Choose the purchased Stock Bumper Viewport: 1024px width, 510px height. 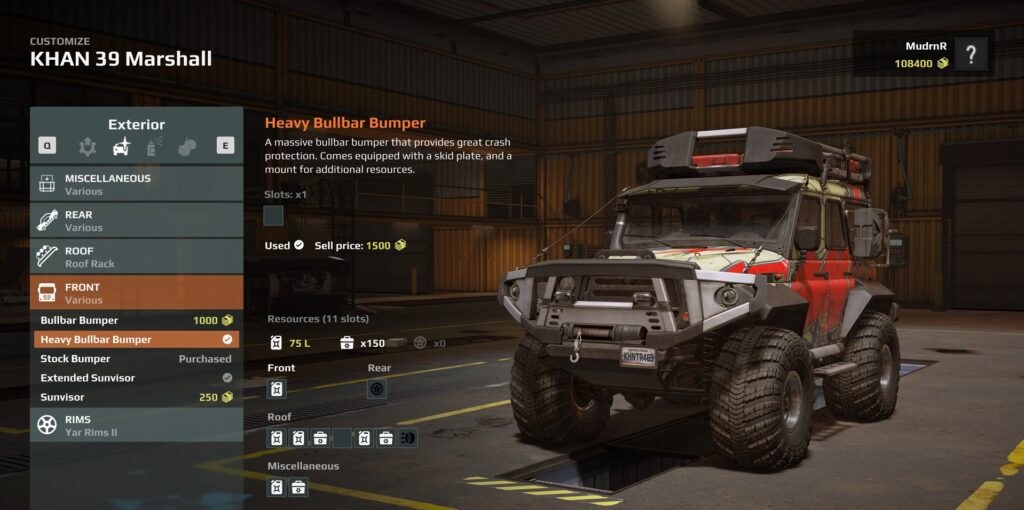[x=136, y=358]
